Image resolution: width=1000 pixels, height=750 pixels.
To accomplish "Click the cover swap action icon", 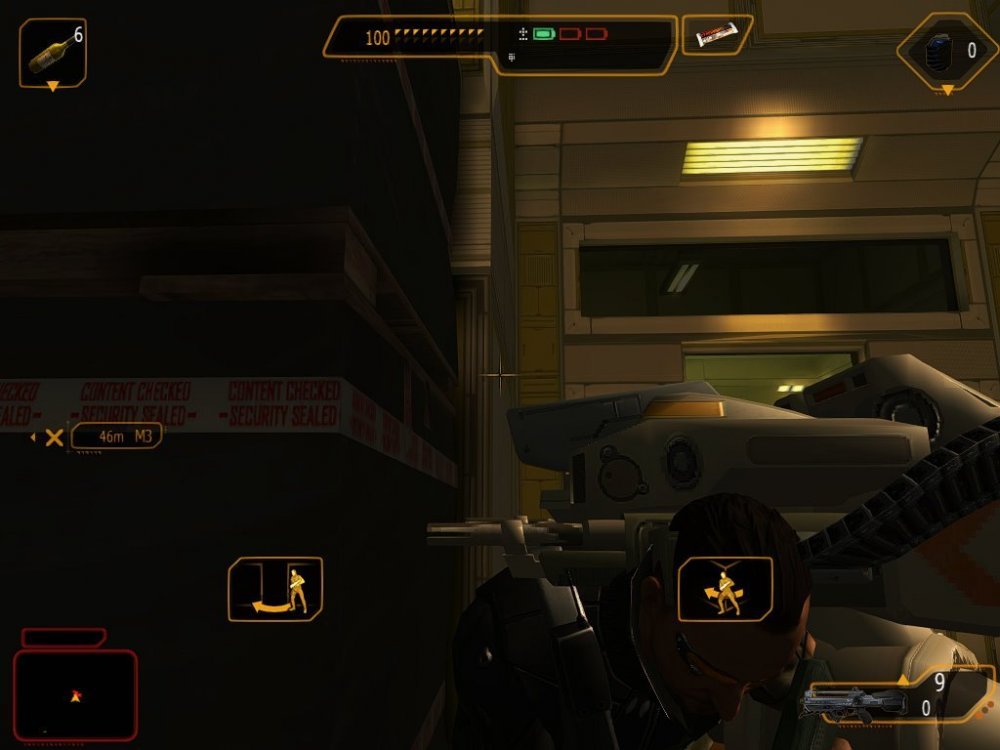I will [x=725, y=589].
